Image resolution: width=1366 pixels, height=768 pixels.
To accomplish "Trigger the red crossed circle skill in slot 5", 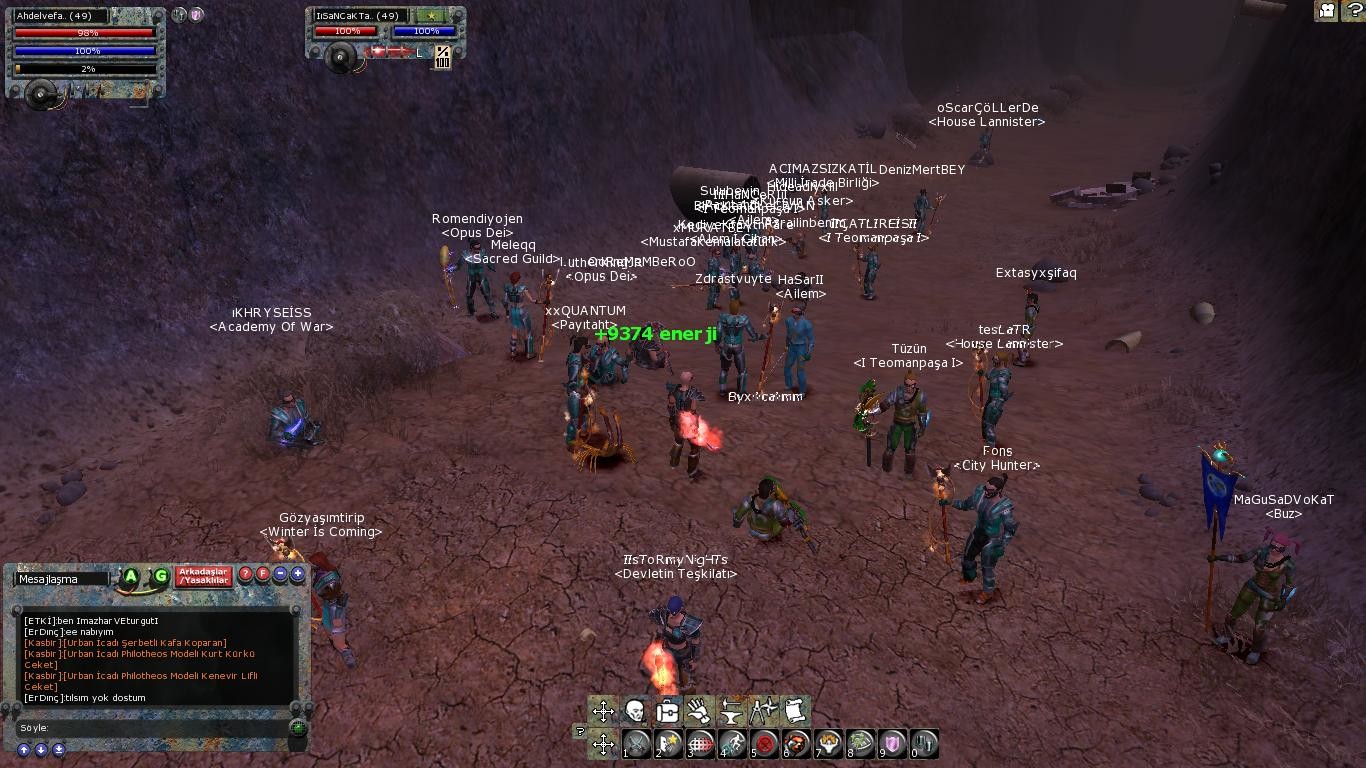I will click(766, 744).
